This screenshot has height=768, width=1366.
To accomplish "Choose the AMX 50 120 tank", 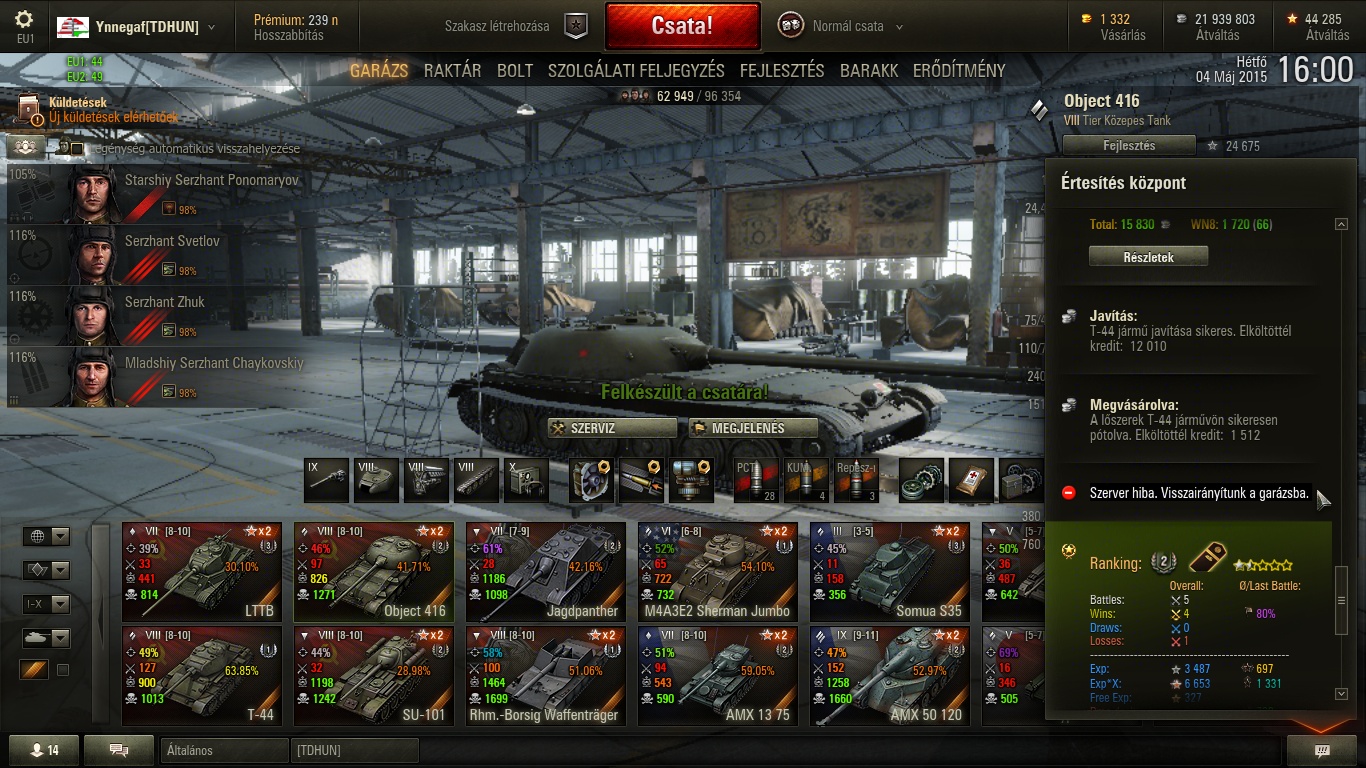I will coord(890,675).
